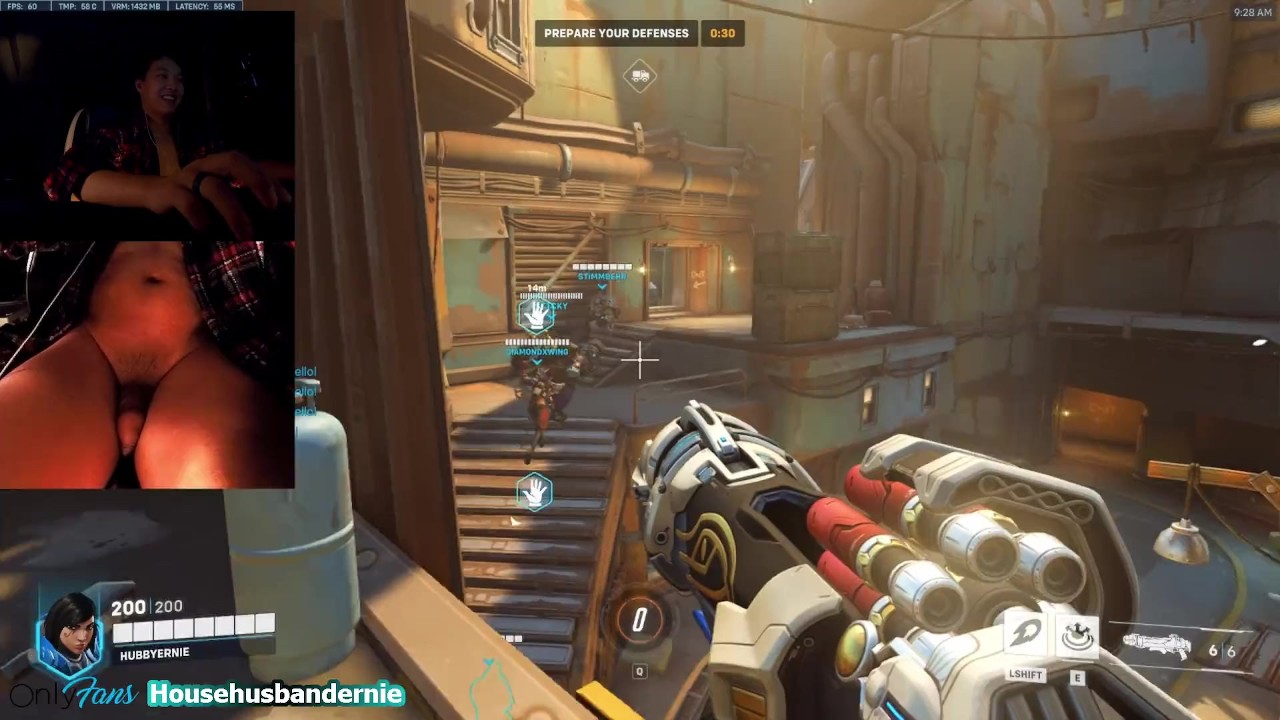Select the ultimate charge meter
Viewport: 1280px width, 720px height.
point(639,620)
